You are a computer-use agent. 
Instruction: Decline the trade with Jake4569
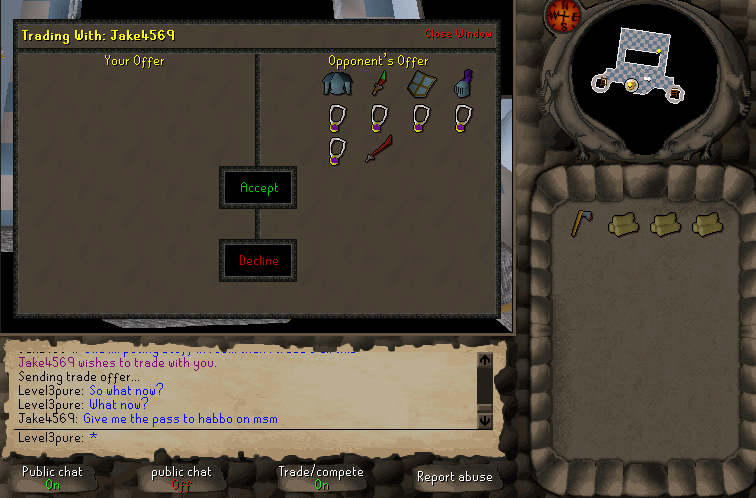click(258, 261)
